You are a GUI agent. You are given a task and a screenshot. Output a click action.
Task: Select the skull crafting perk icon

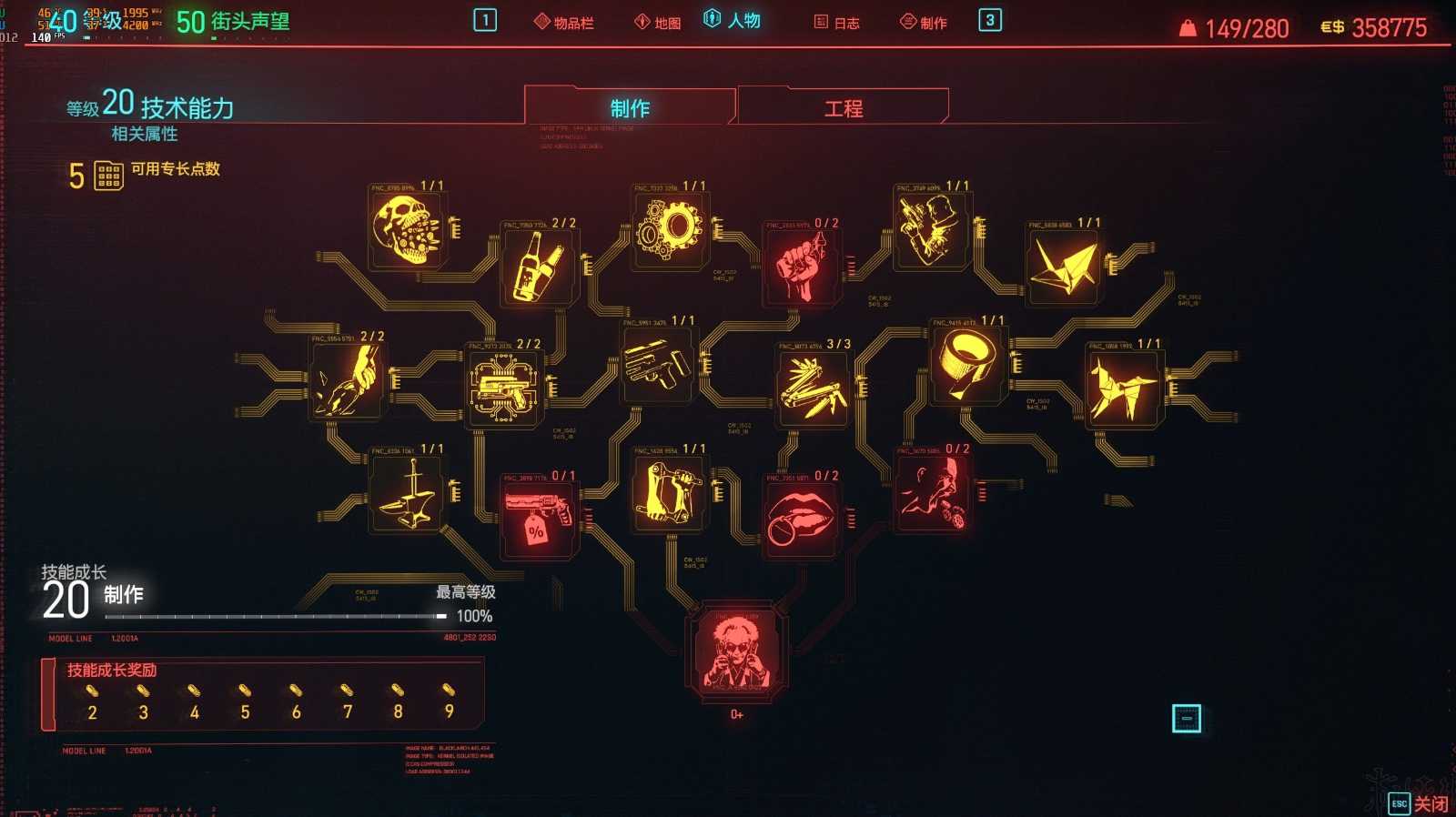408,233
